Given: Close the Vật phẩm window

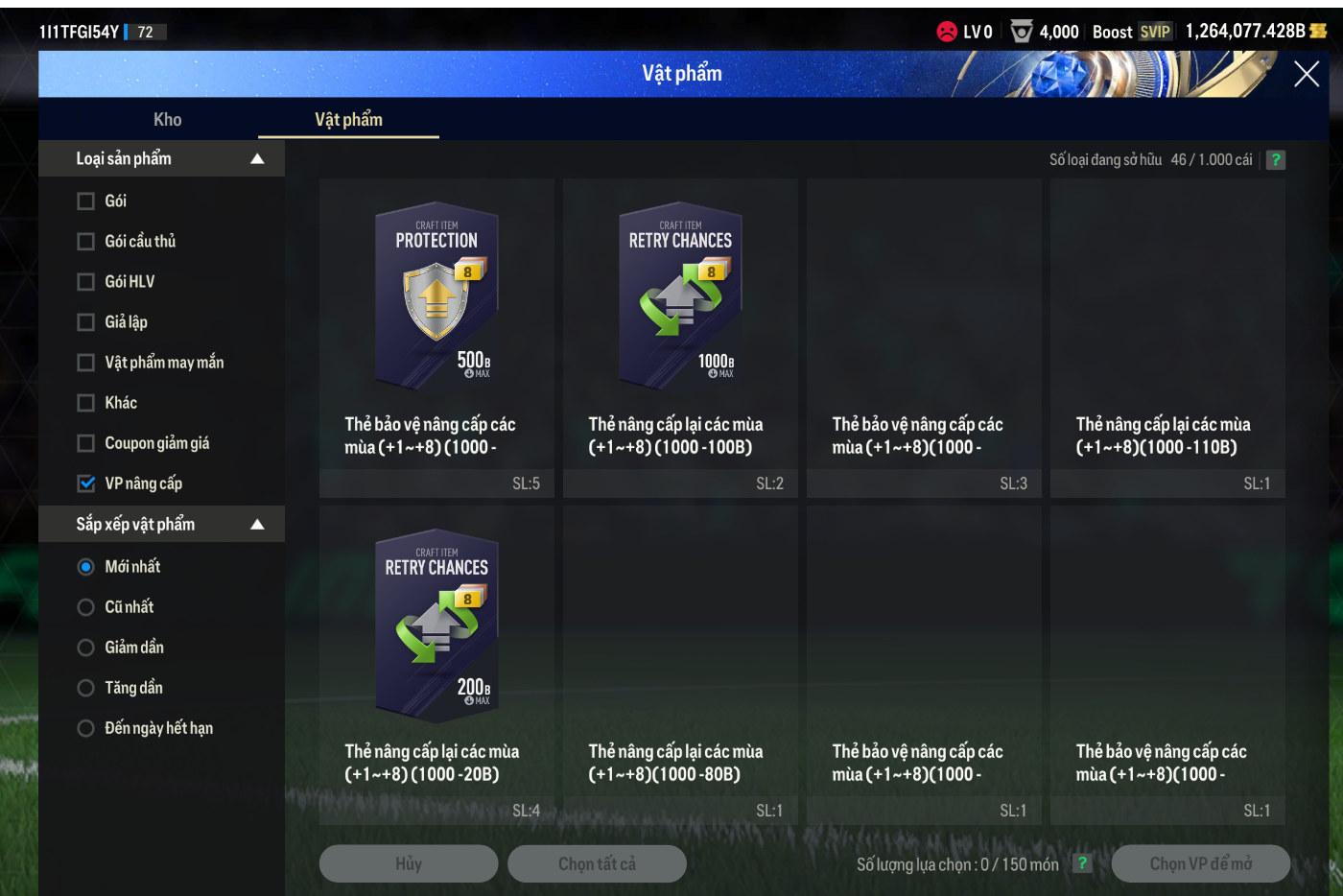Looking at the screenshot, I should pos(1306,74).
